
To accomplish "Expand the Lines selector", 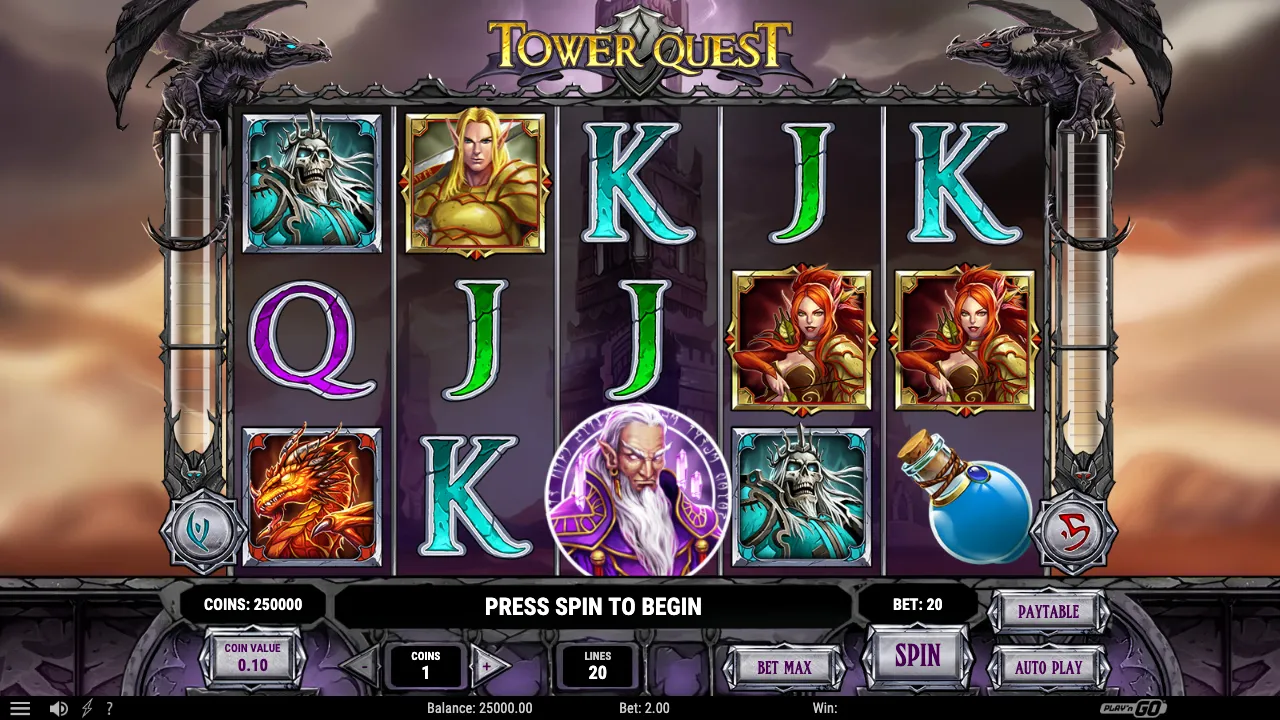I will point(597,665).
